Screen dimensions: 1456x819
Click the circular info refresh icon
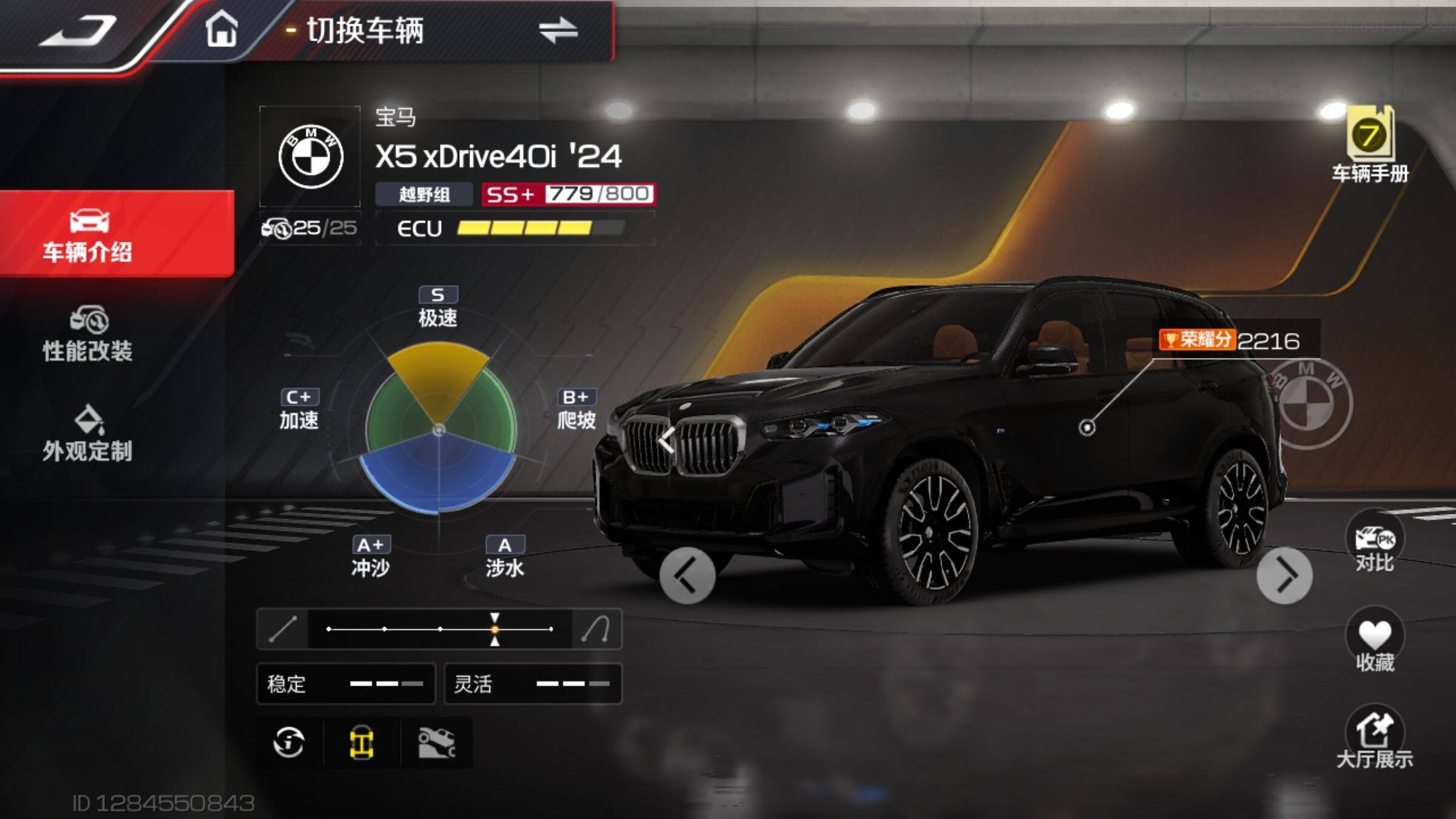coord(289,743)
